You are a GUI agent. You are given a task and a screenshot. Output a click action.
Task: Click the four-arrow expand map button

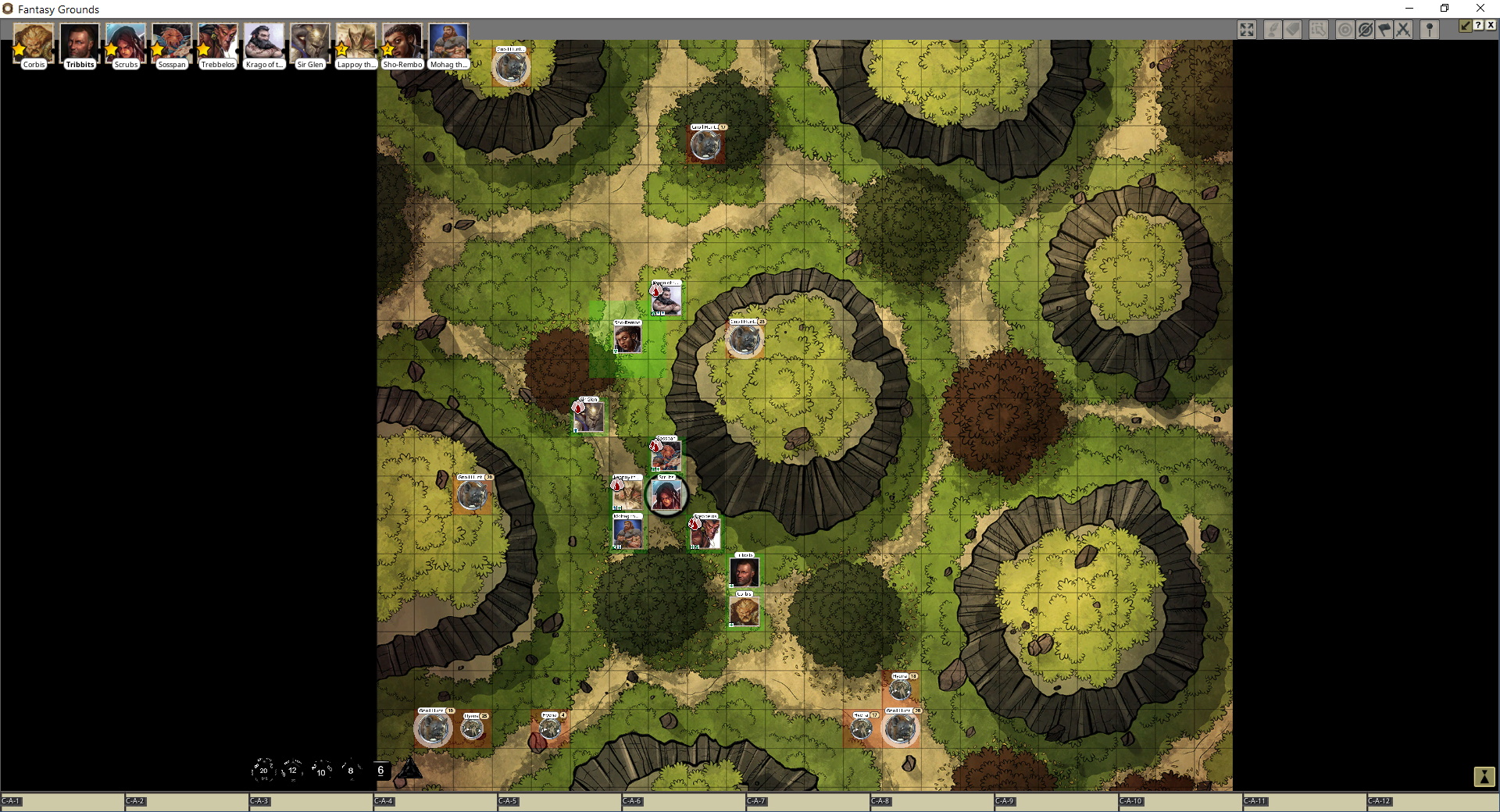point(1247,30)
